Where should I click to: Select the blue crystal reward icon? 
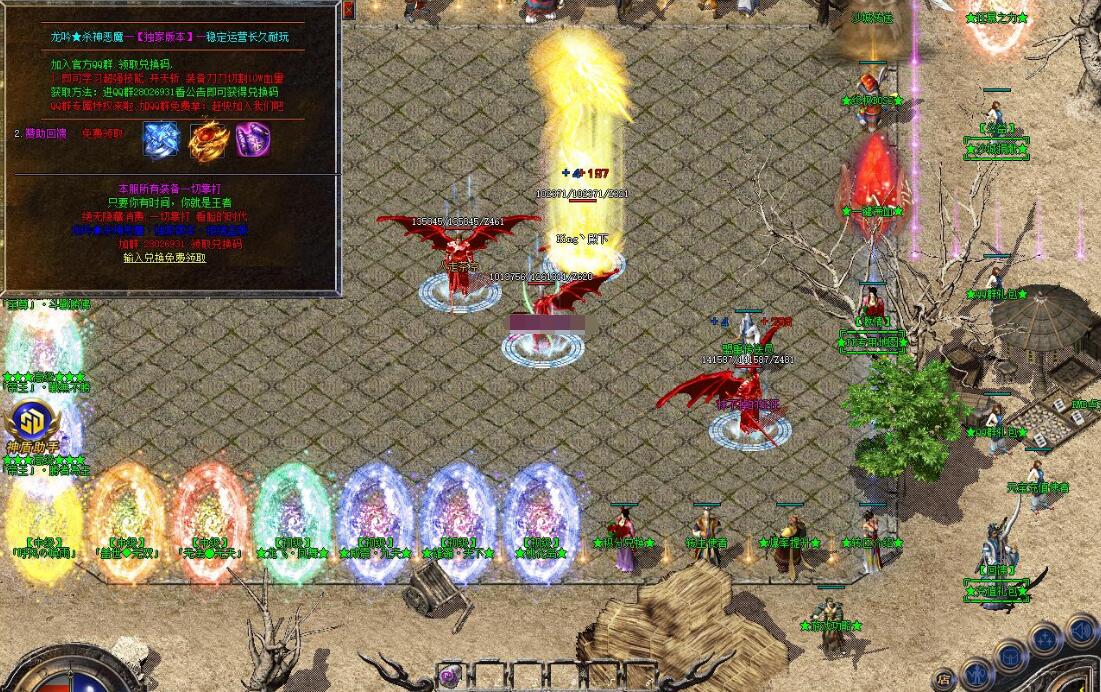[x=160, y=139]
